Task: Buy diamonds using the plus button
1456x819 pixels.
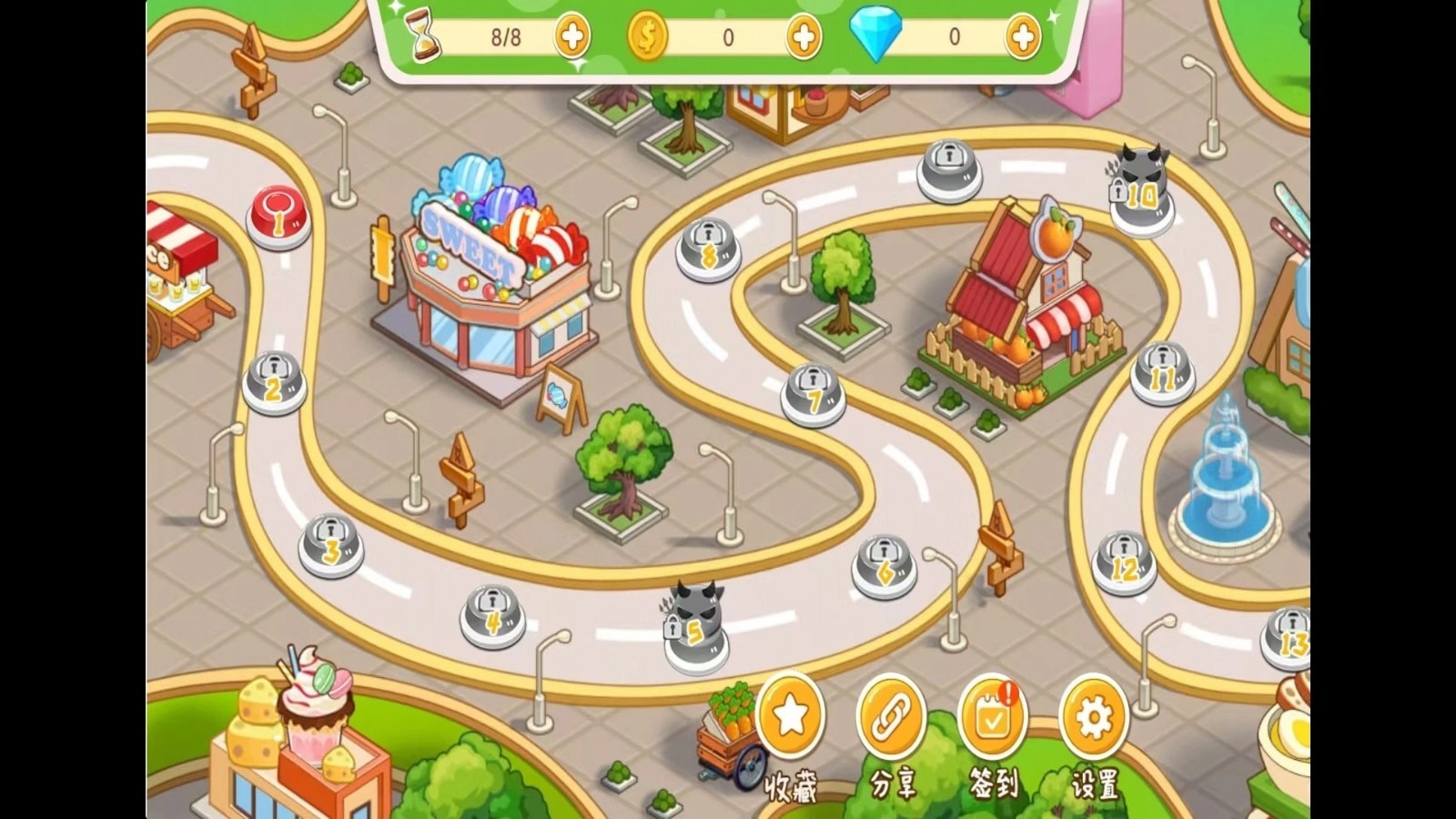Action: [x=1023, y=37]
